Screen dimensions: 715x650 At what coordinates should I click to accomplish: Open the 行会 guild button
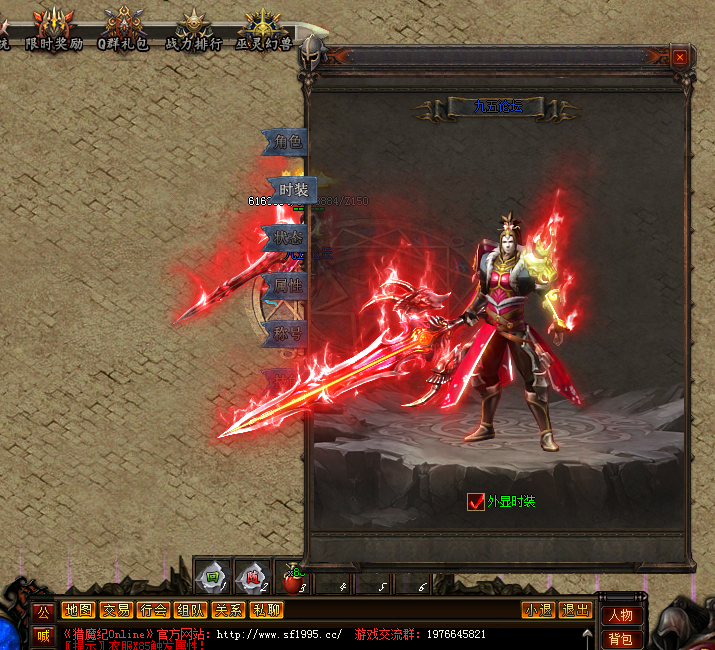[153, 610]
